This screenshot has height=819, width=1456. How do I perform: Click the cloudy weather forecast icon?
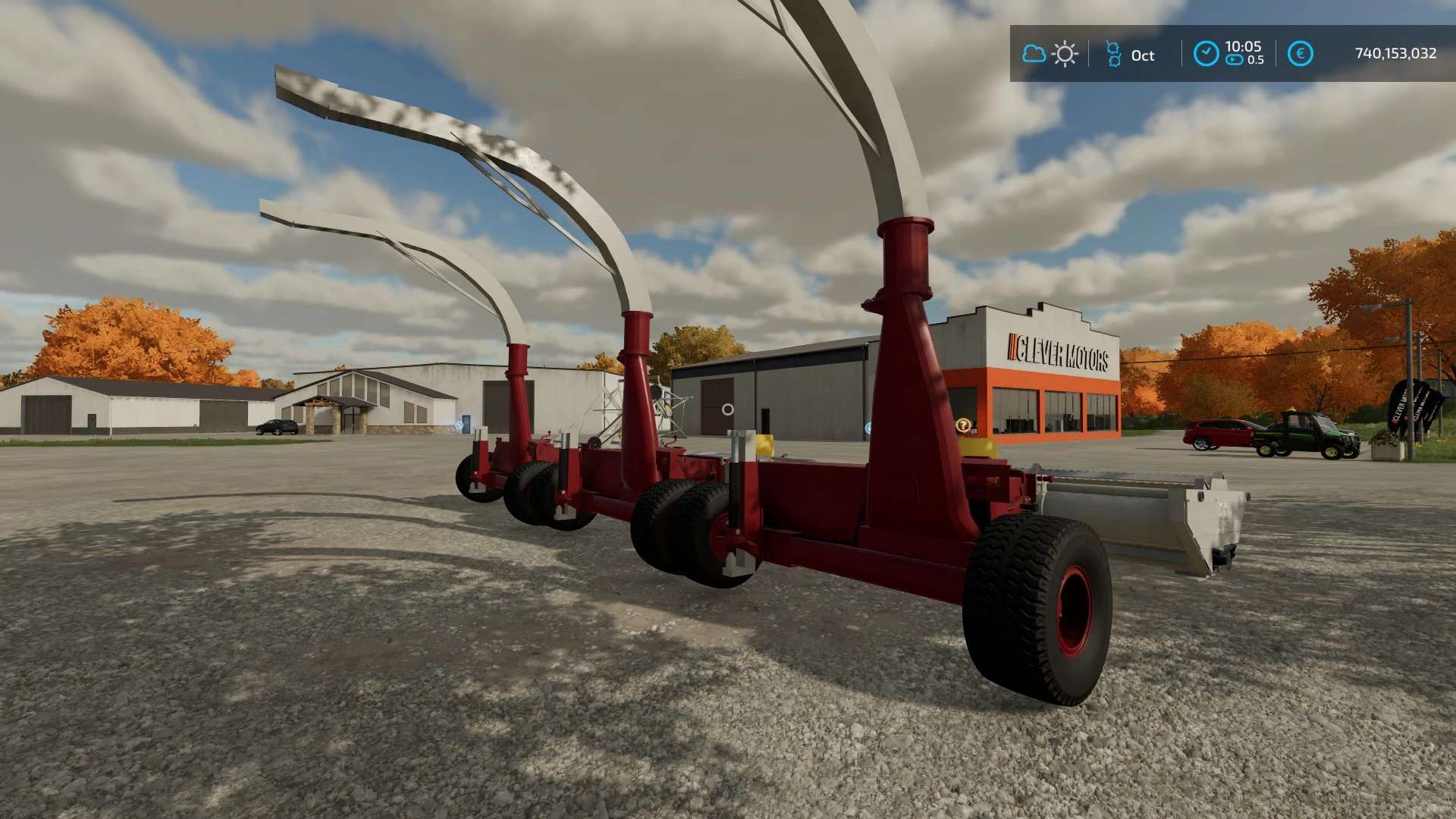click(x=1034, y=54)
